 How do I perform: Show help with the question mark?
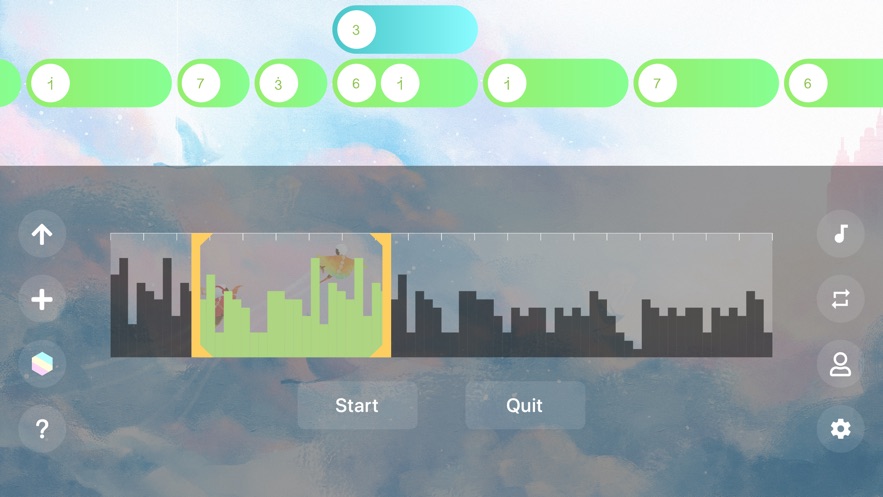pyautogui.click(x=42, y=429)
